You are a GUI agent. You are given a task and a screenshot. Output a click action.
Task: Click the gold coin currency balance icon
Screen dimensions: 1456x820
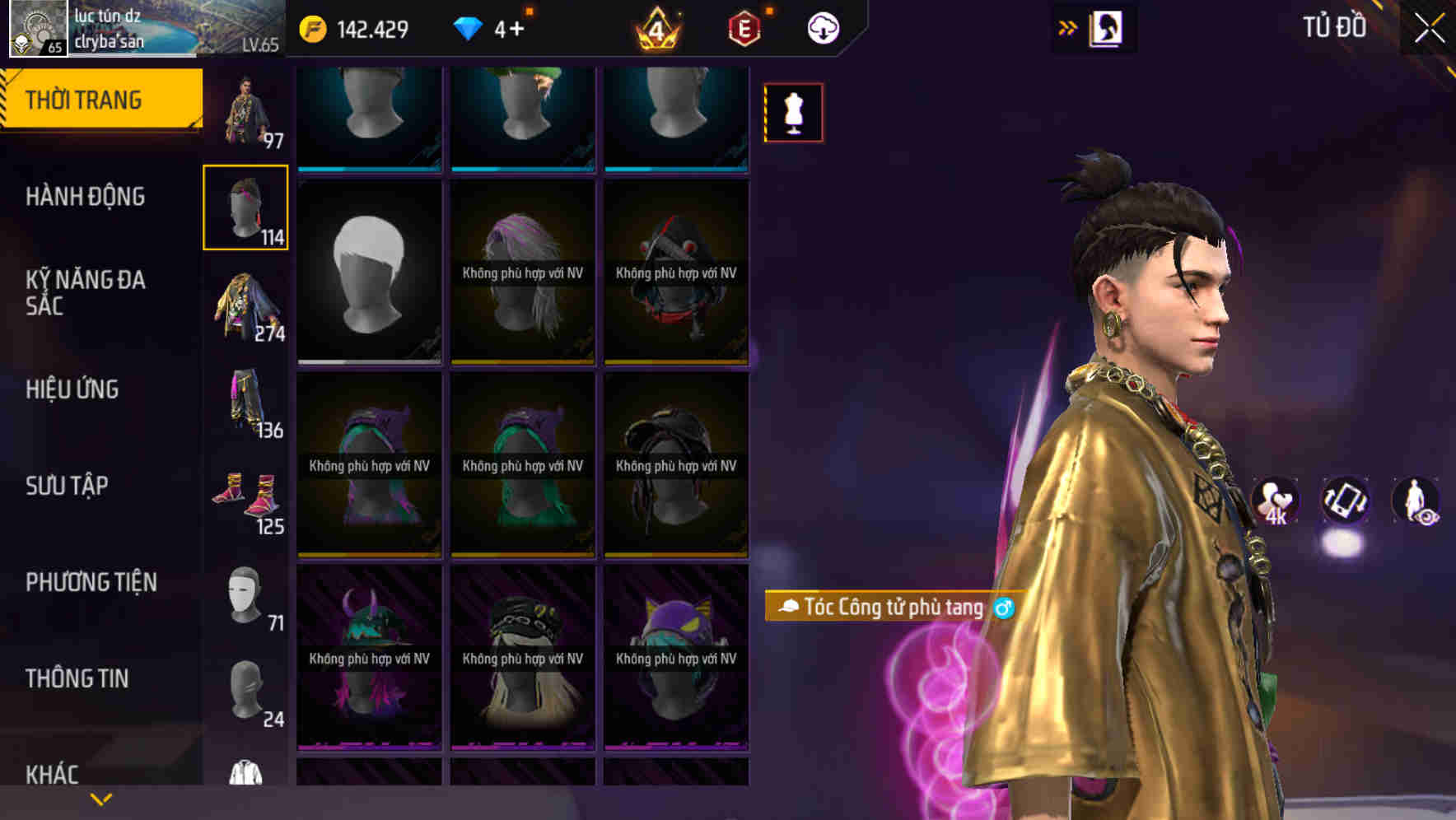314,27
